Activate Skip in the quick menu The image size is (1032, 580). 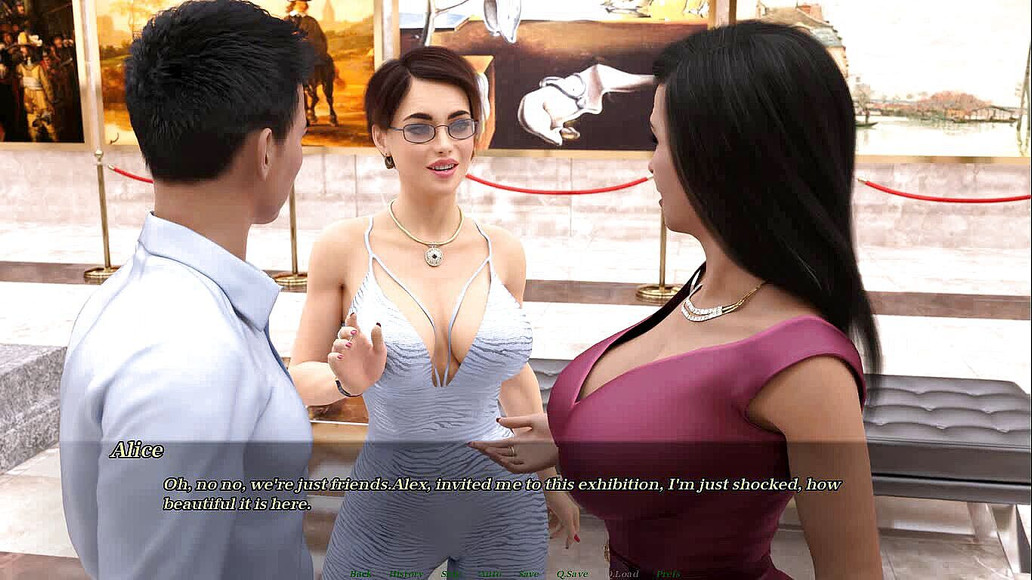pos(451,574)
